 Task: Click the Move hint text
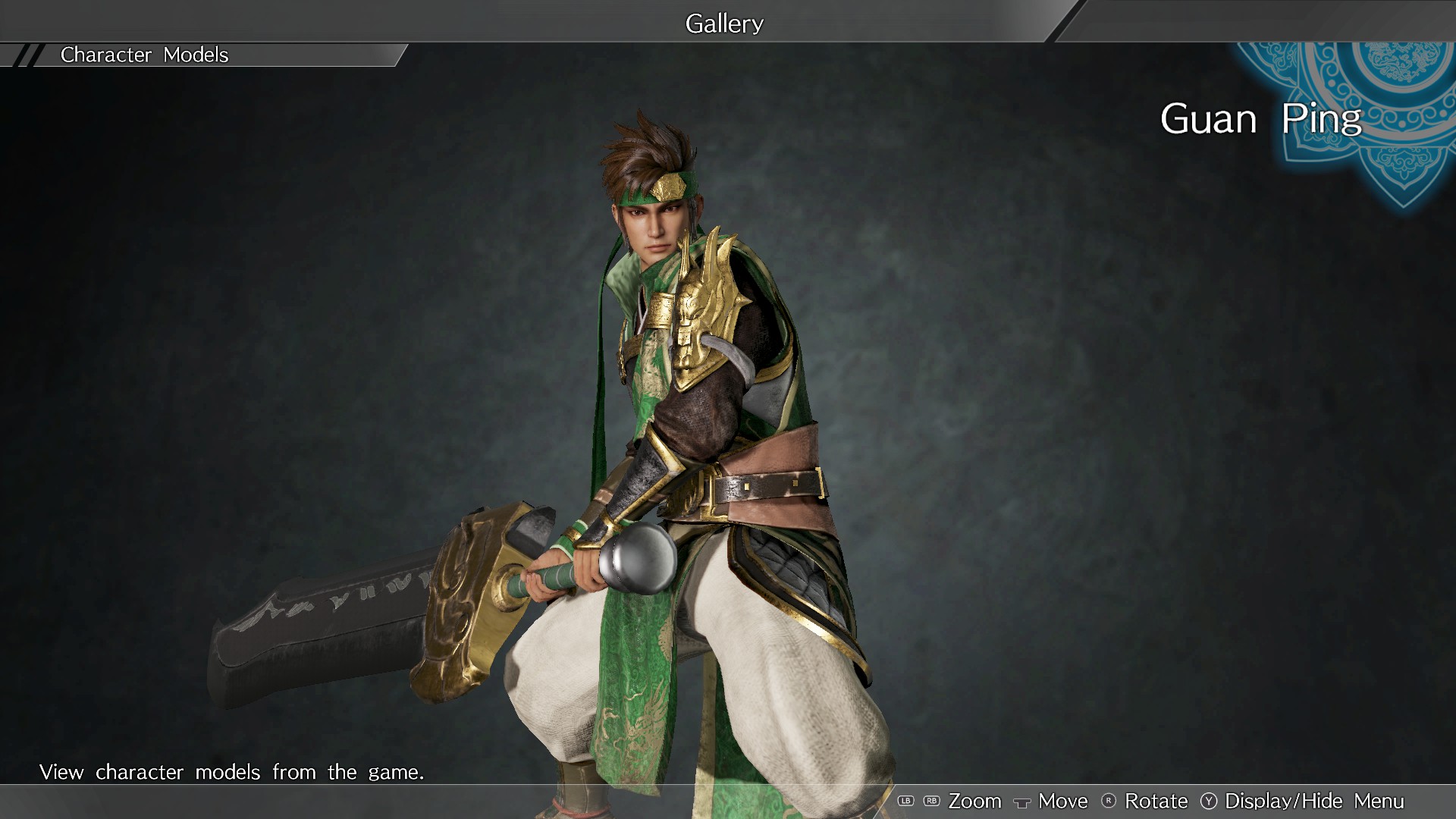pos(1063,801)
